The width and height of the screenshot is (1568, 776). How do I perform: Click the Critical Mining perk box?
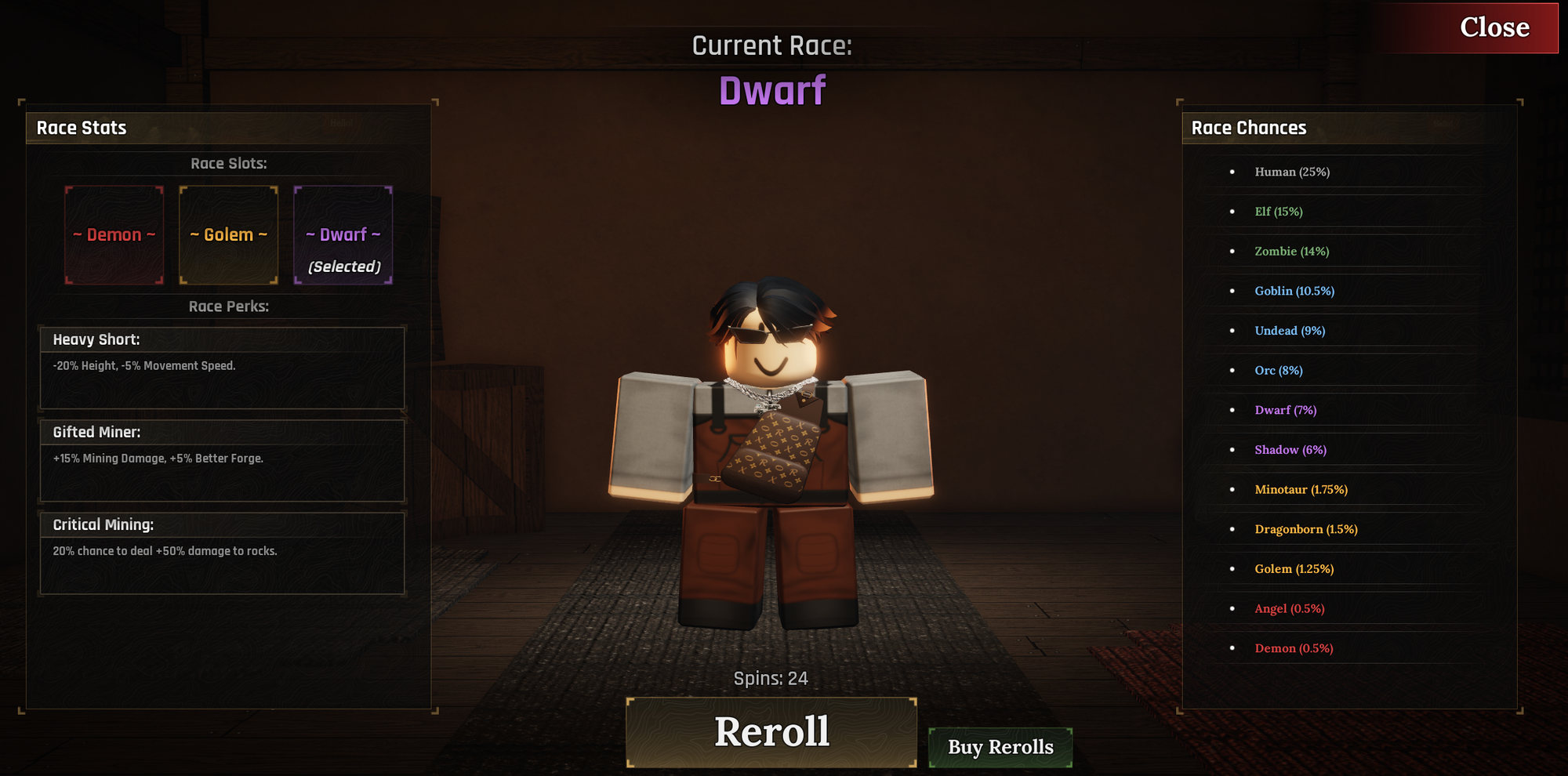tap(223, 553)
